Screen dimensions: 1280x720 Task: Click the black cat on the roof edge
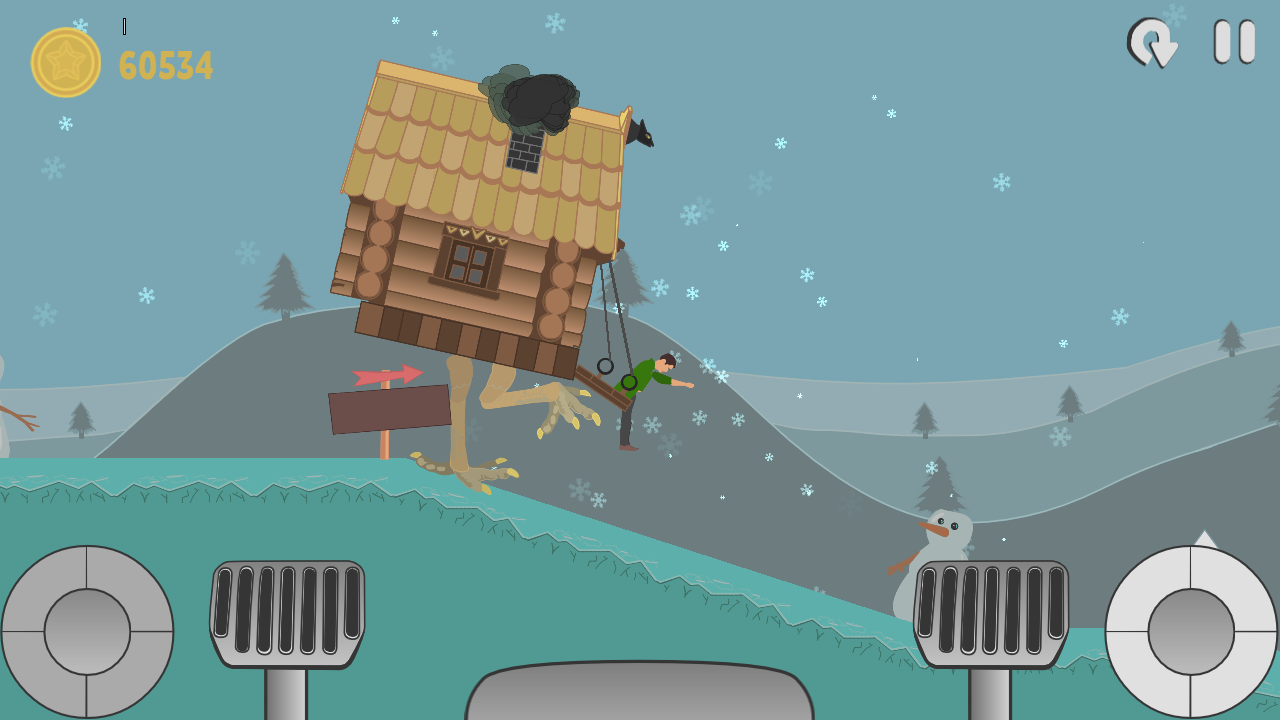click(644, 132)
